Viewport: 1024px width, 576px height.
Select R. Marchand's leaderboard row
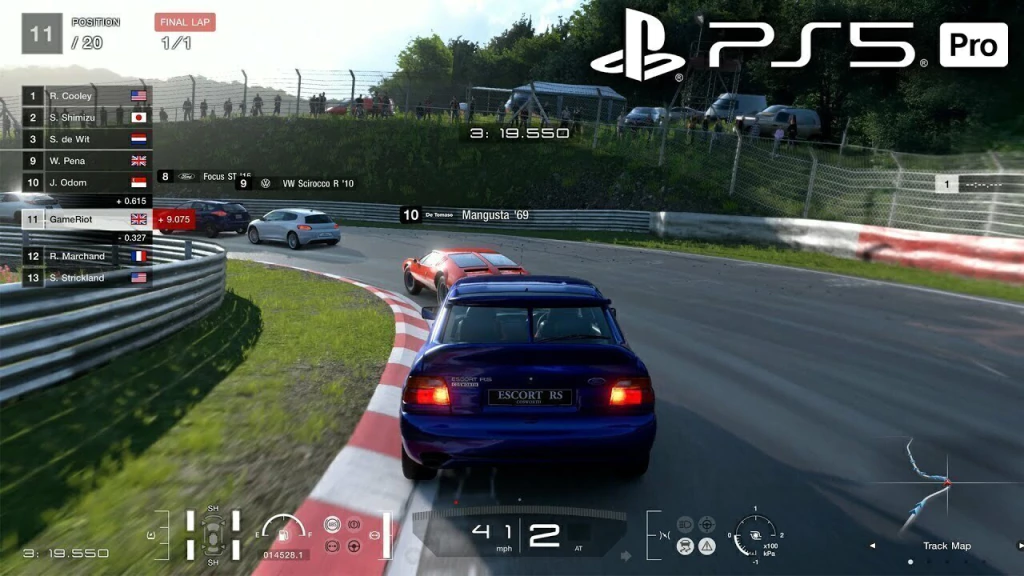pos(87,256)
